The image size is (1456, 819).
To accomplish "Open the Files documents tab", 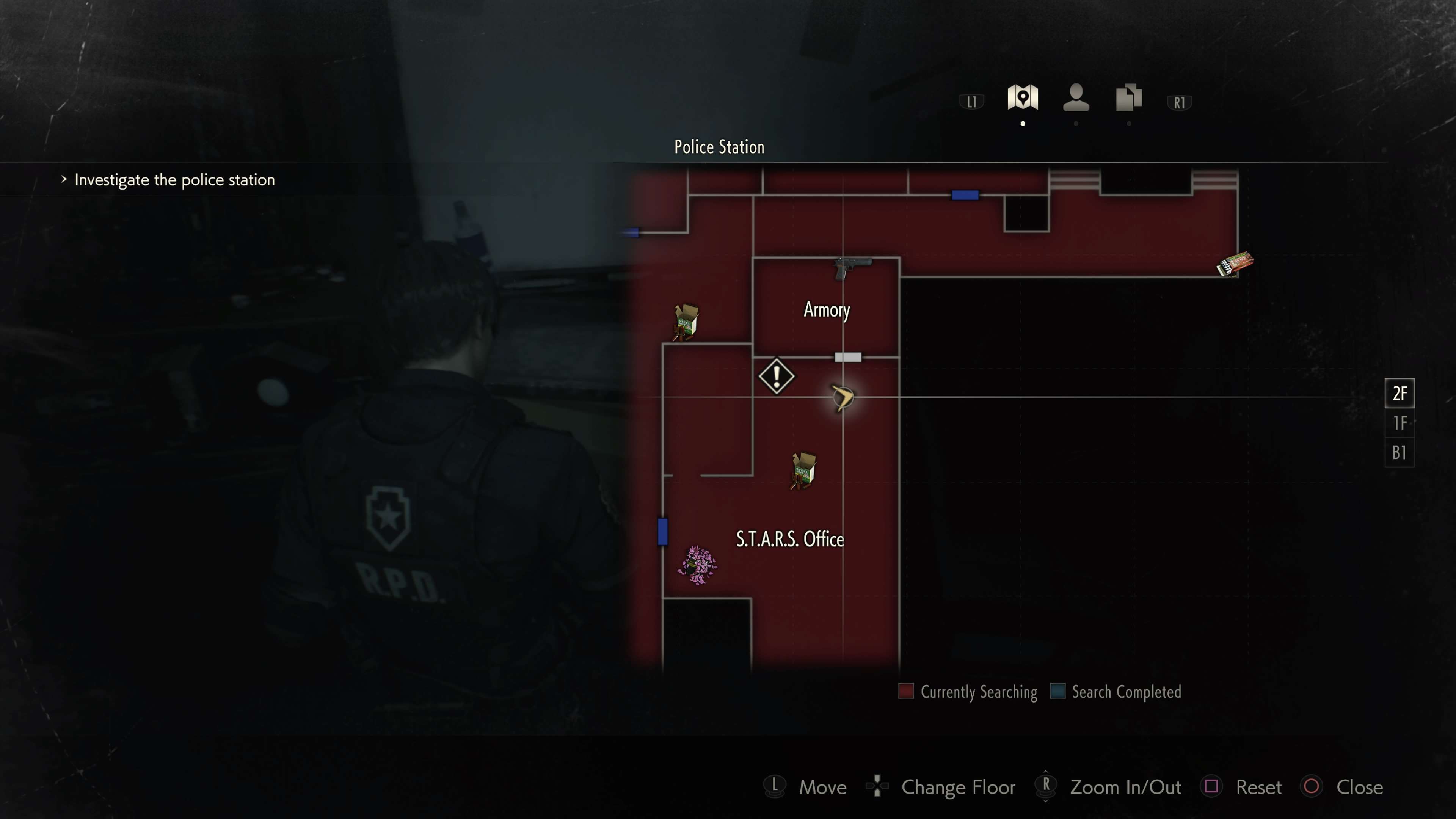I will coord(1129,97).
